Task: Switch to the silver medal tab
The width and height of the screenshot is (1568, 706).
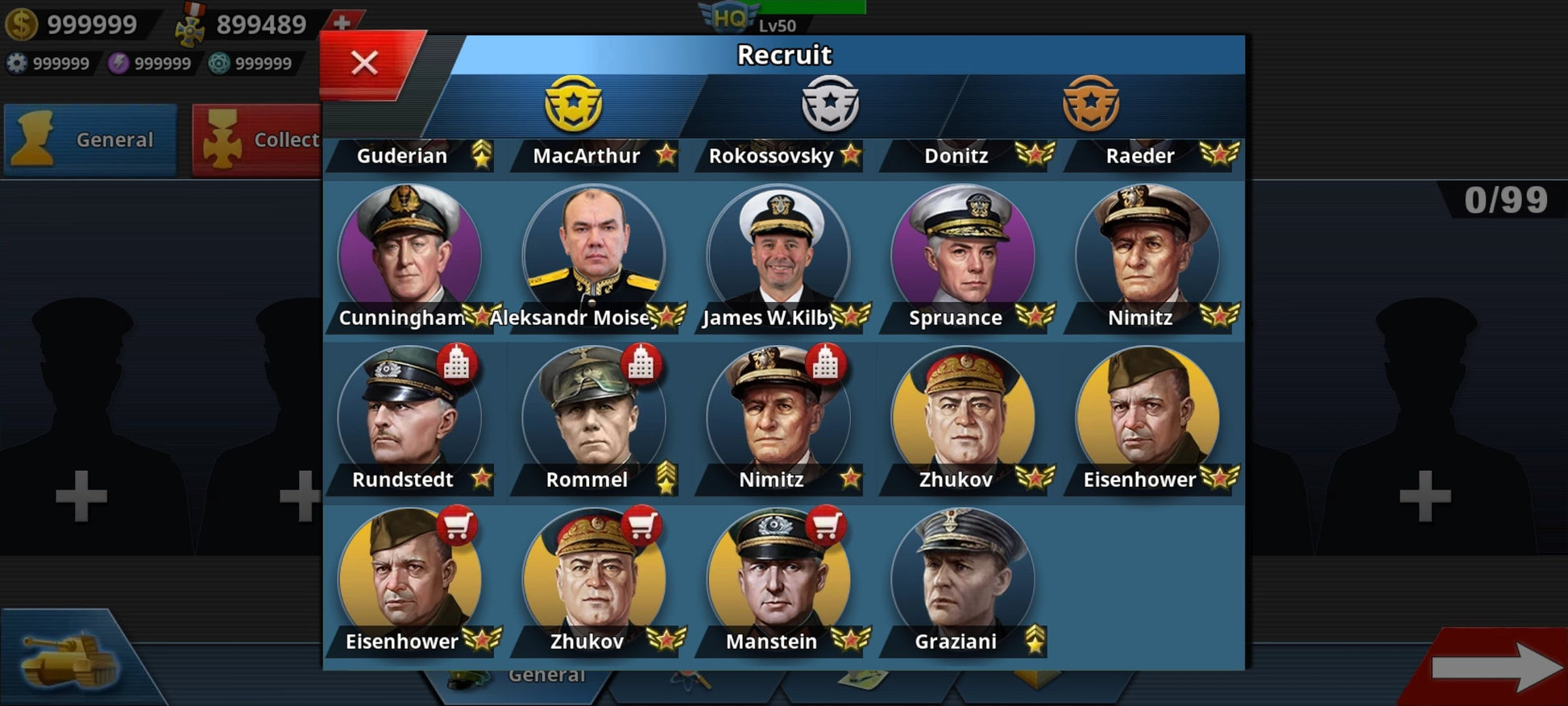Action: (x=830, y=104)
